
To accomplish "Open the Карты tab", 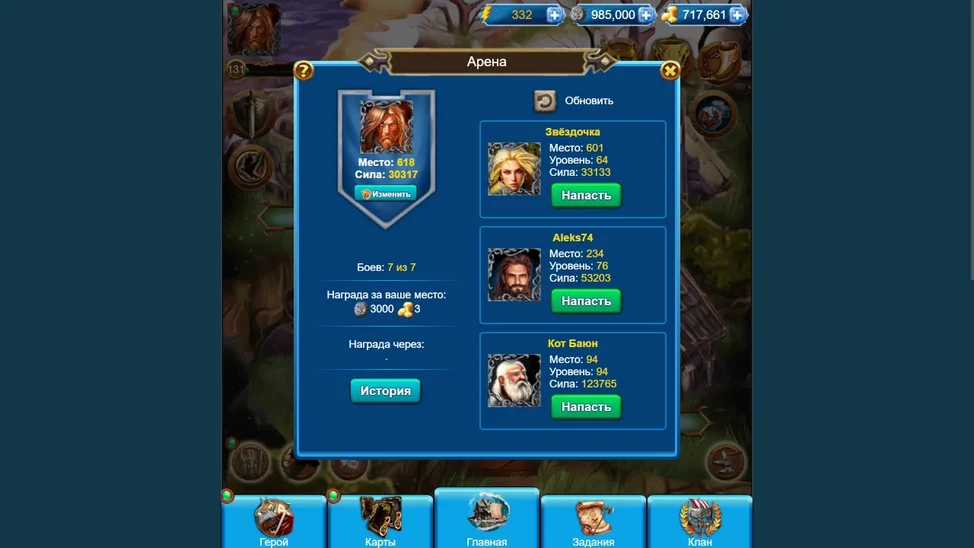I will pos(380,523).
